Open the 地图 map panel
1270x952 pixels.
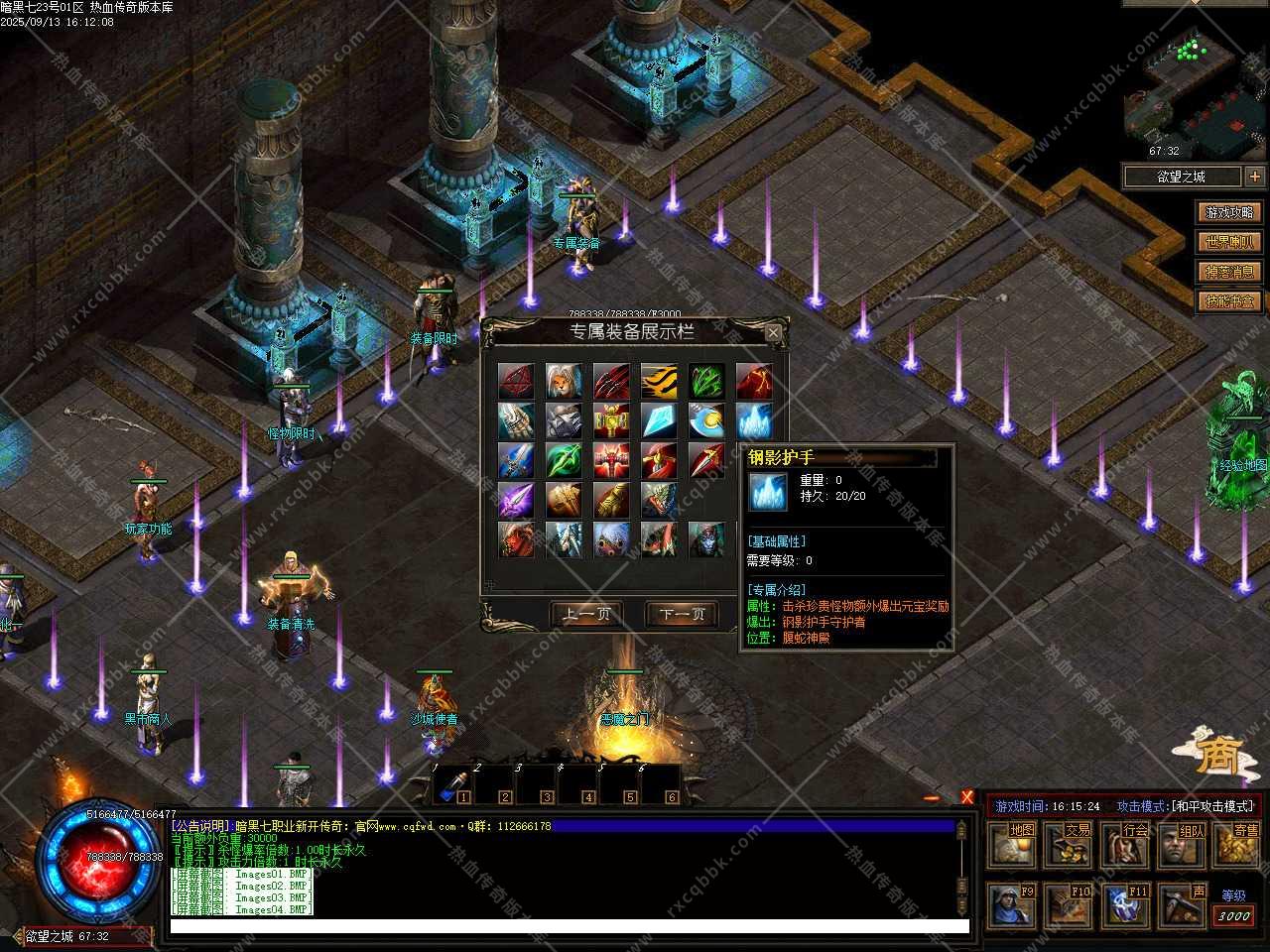pyautogui.click(x=1013, y=844)
